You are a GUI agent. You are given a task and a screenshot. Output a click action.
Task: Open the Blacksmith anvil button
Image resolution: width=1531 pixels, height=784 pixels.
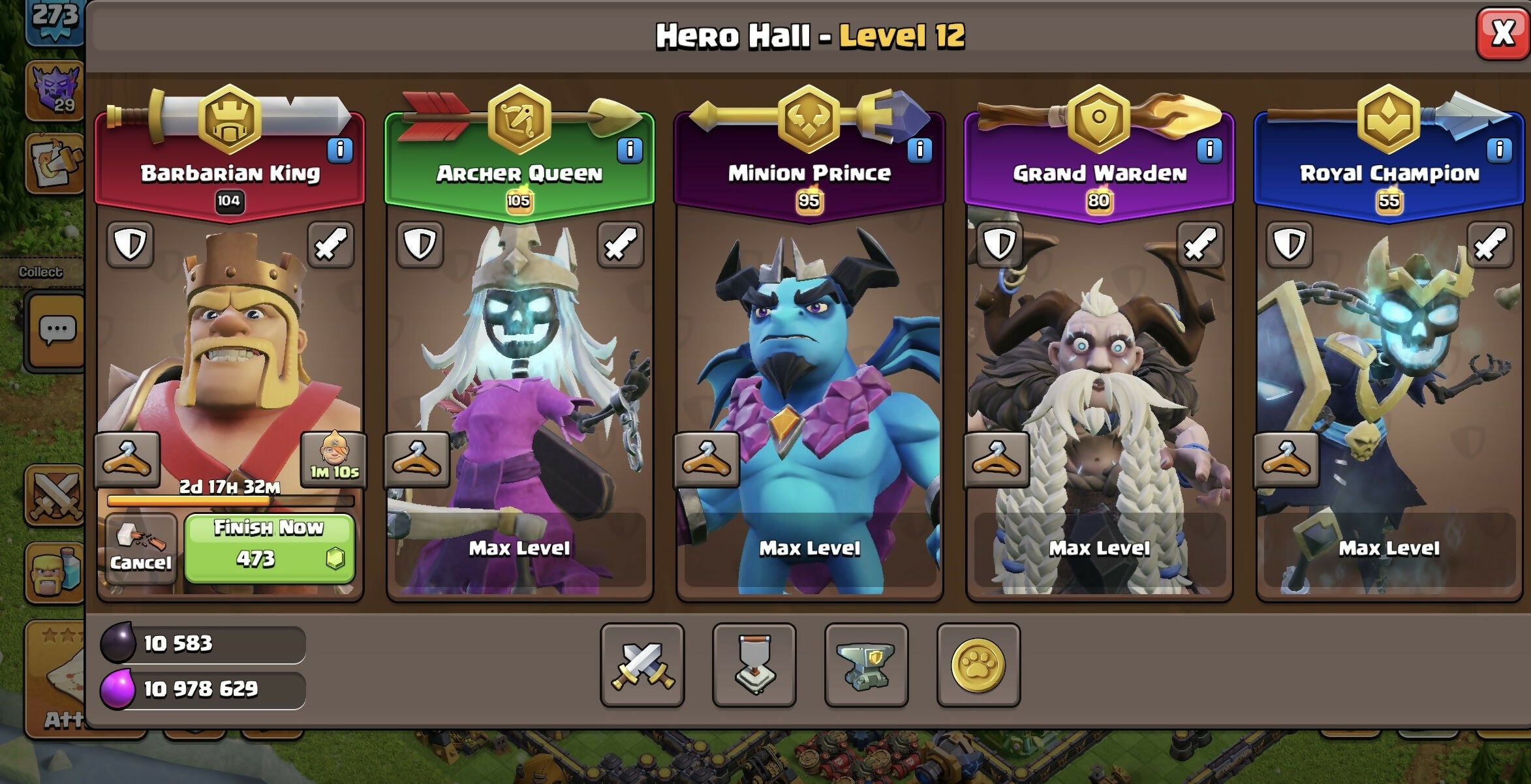point(866,665)
